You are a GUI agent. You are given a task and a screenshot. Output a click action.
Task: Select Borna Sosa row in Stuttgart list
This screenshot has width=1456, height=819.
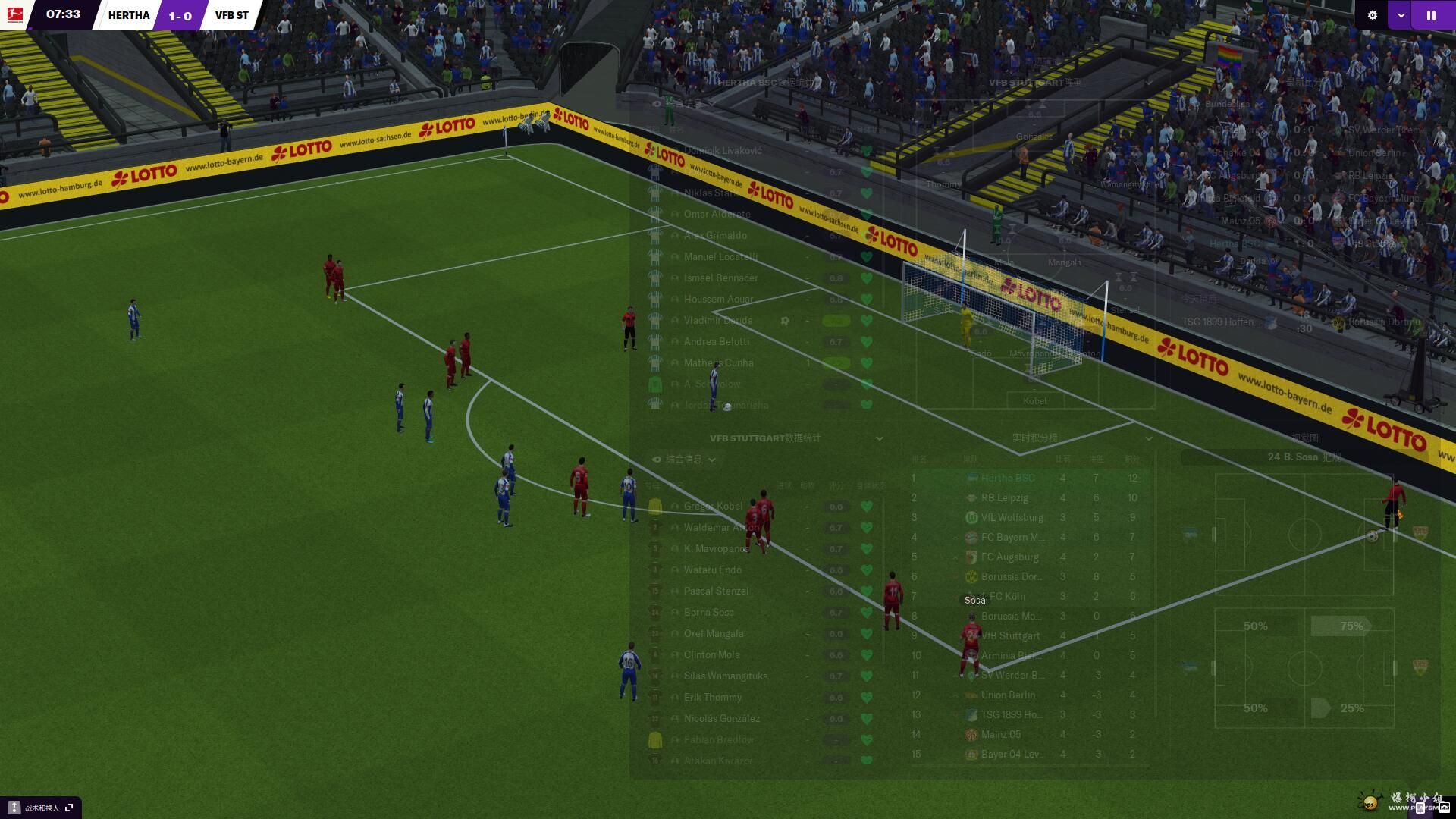click(x=708, y=613)
